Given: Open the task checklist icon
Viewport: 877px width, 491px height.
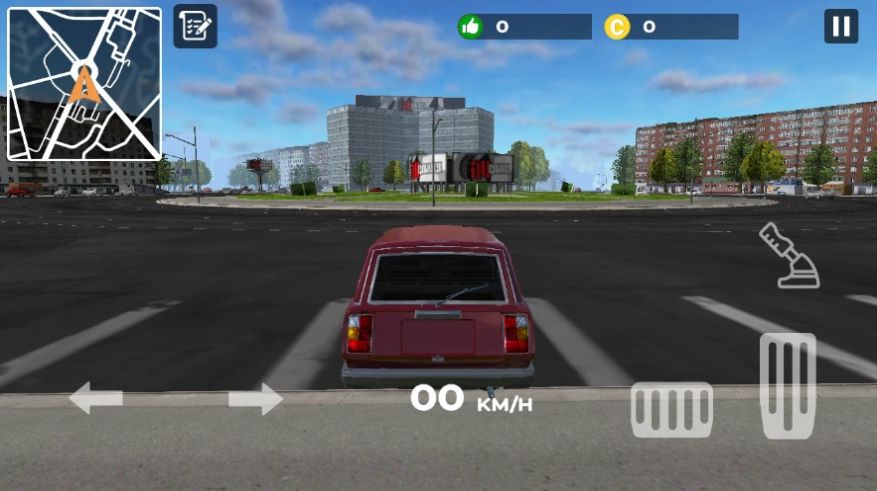Looking at the screenshot, I should coord(195,26).
